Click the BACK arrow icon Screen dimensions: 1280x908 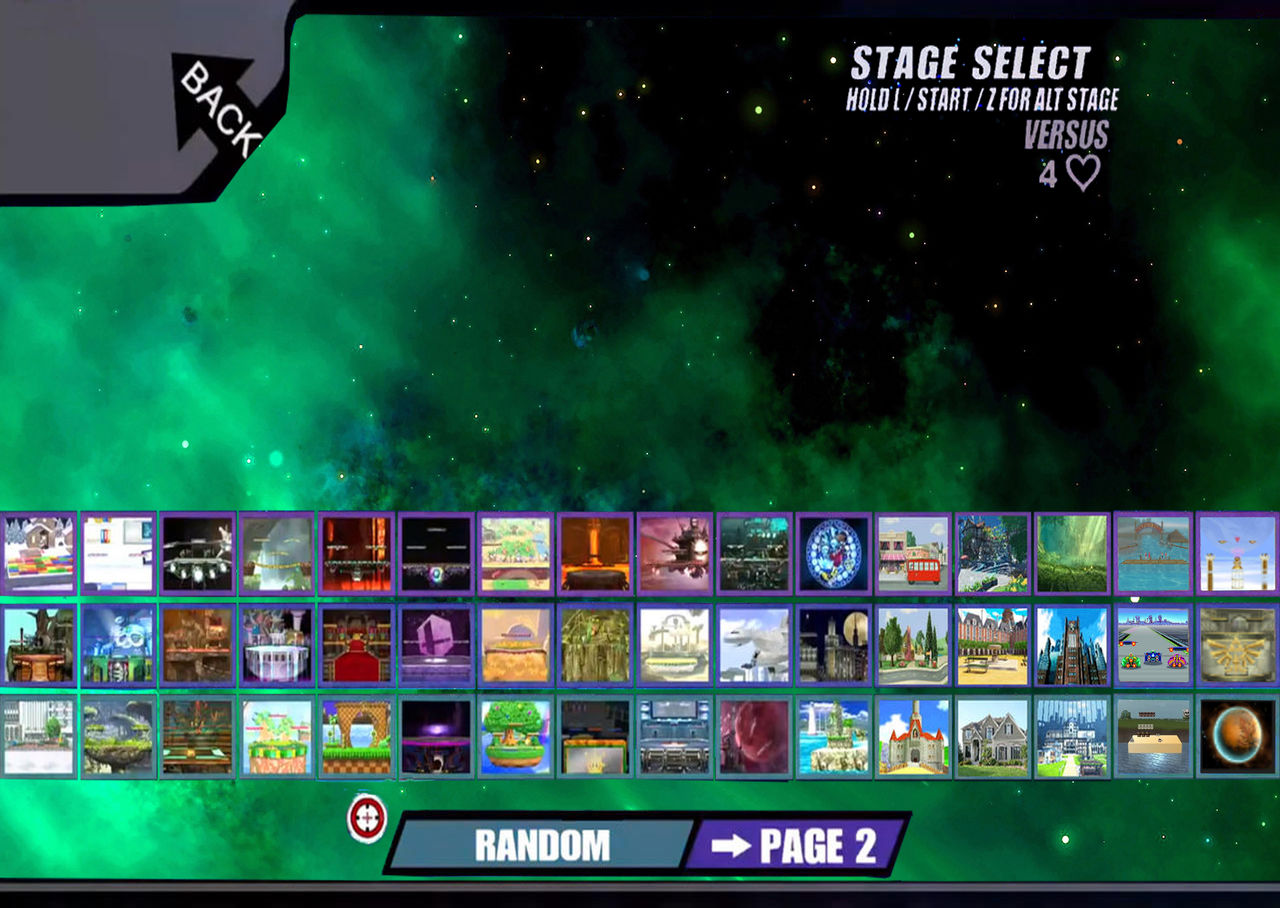[x=213, y=103]
